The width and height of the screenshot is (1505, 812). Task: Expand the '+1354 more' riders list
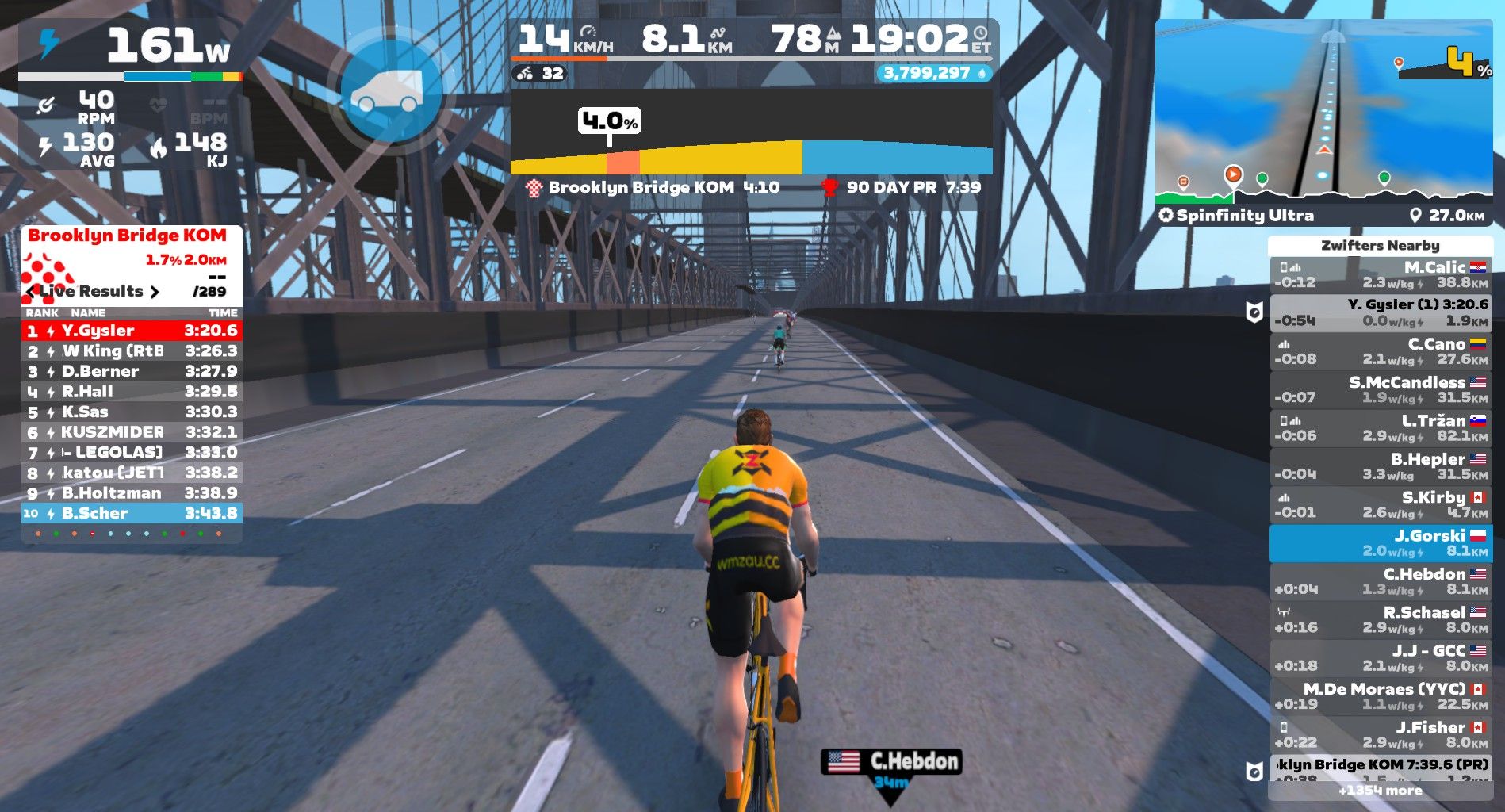1380,791
